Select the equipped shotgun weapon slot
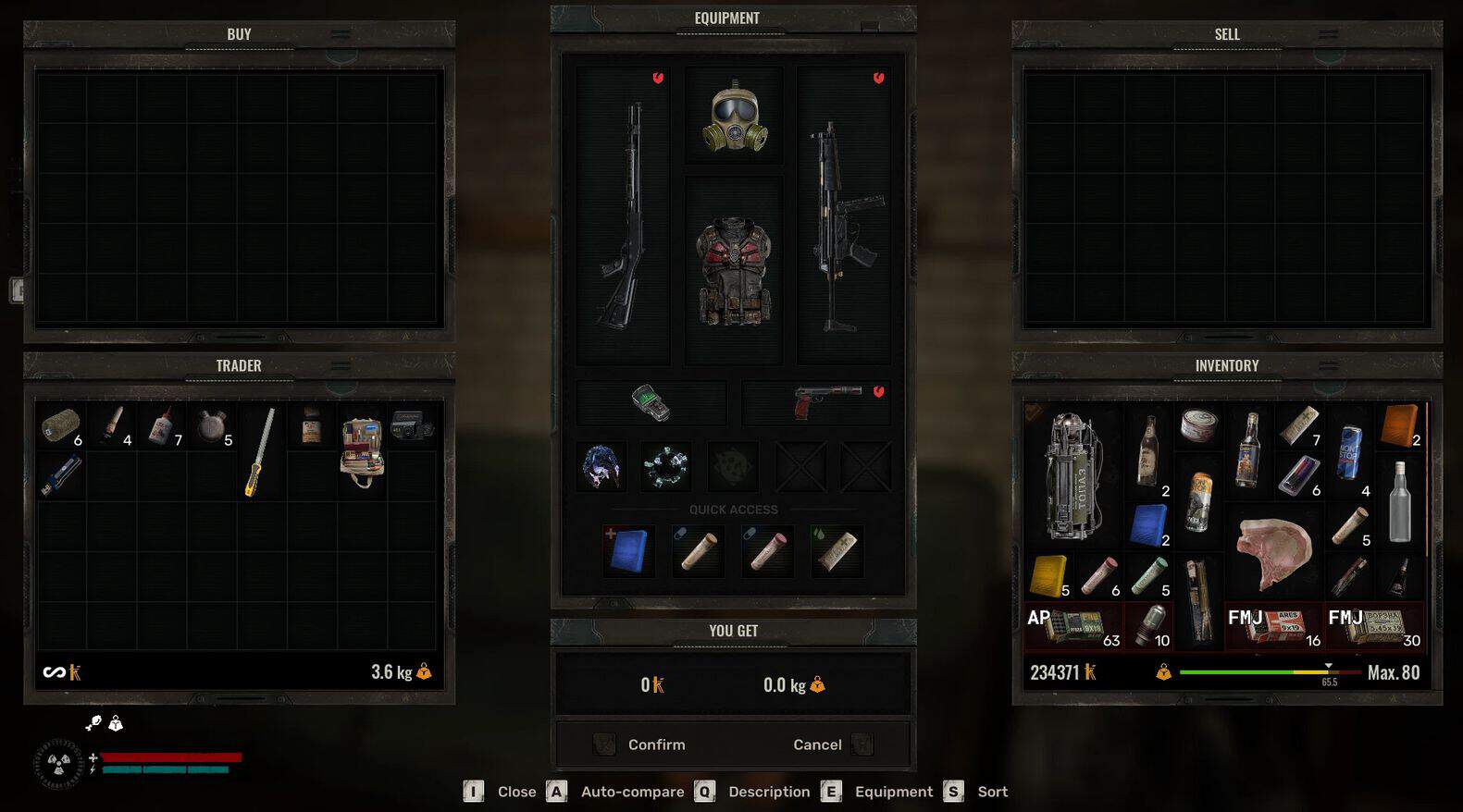The width and height of the screenshot is (1463, 812). point(623,215)
